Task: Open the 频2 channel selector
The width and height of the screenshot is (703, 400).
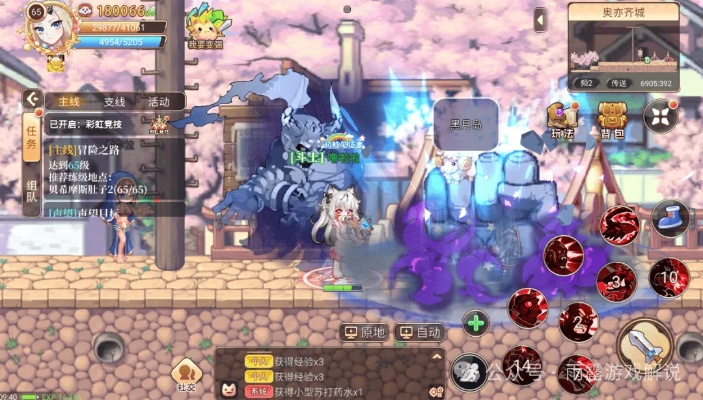Action: (587, 82)
